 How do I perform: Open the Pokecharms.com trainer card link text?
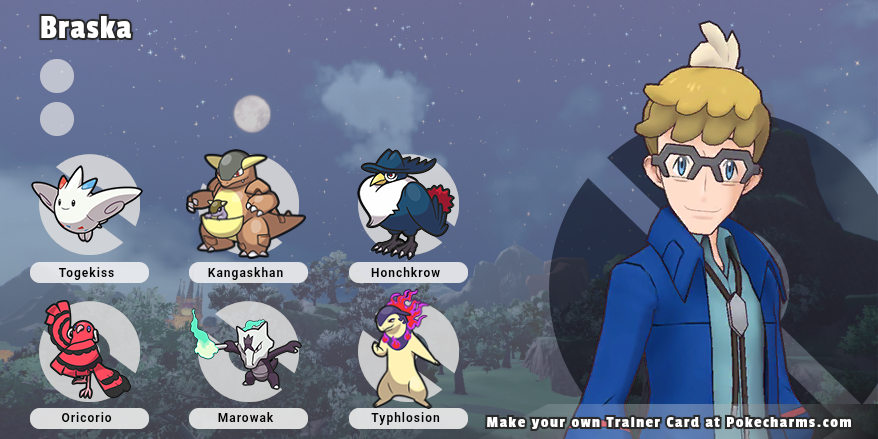click(669, 422)
